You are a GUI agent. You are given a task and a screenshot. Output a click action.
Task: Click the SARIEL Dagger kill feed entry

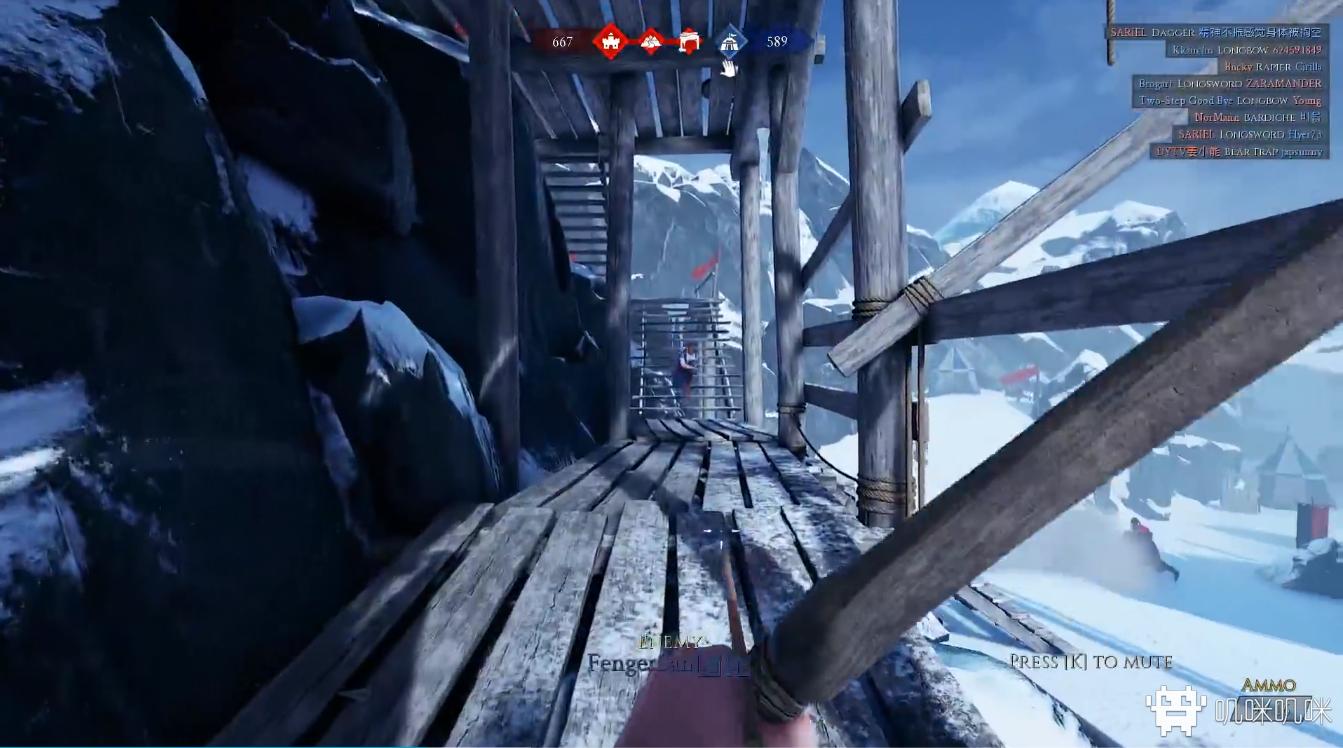click(x=1216, y=32)
